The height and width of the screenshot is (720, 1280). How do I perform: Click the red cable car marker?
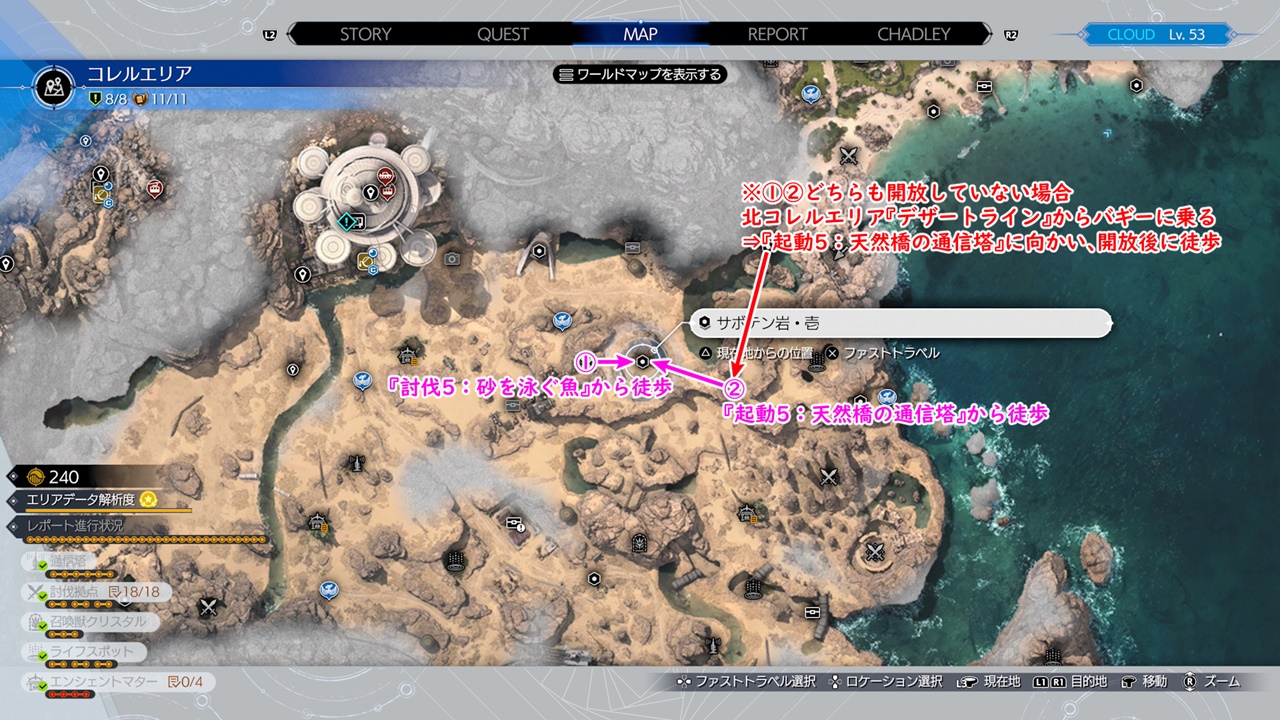coord(154,189)
